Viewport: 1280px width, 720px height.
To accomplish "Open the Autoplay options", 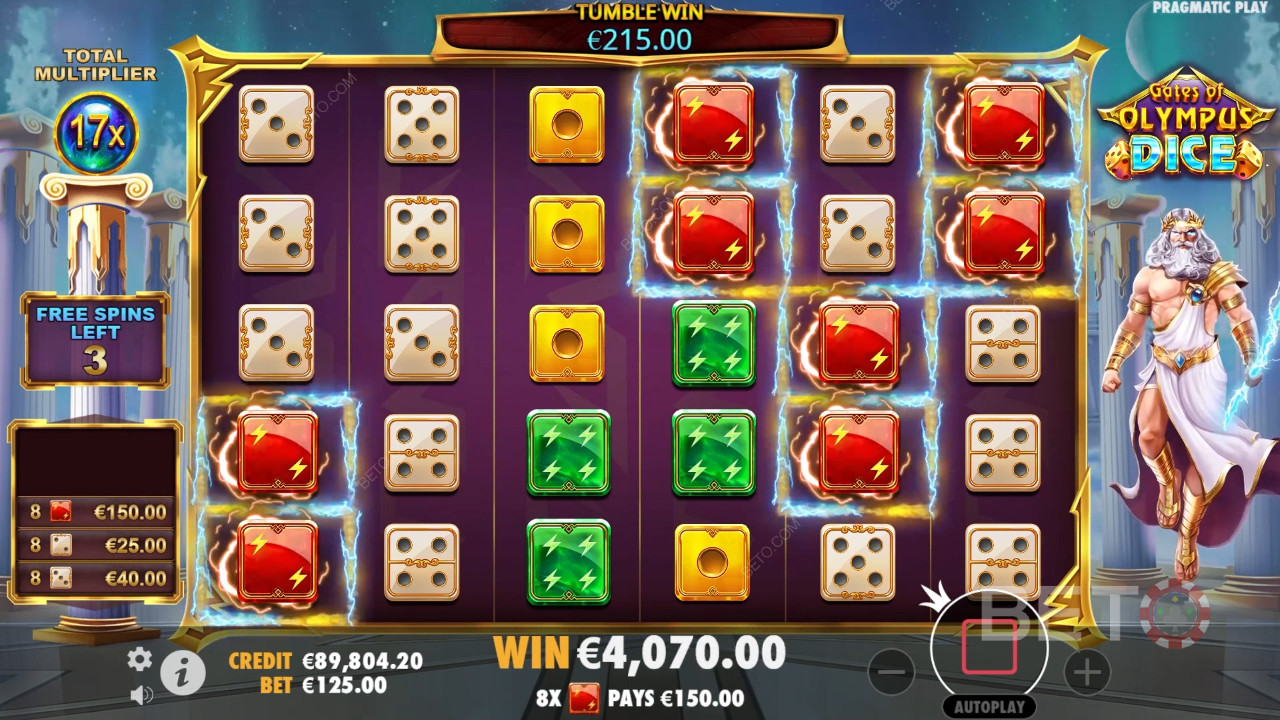I will [x=989, y=706].
